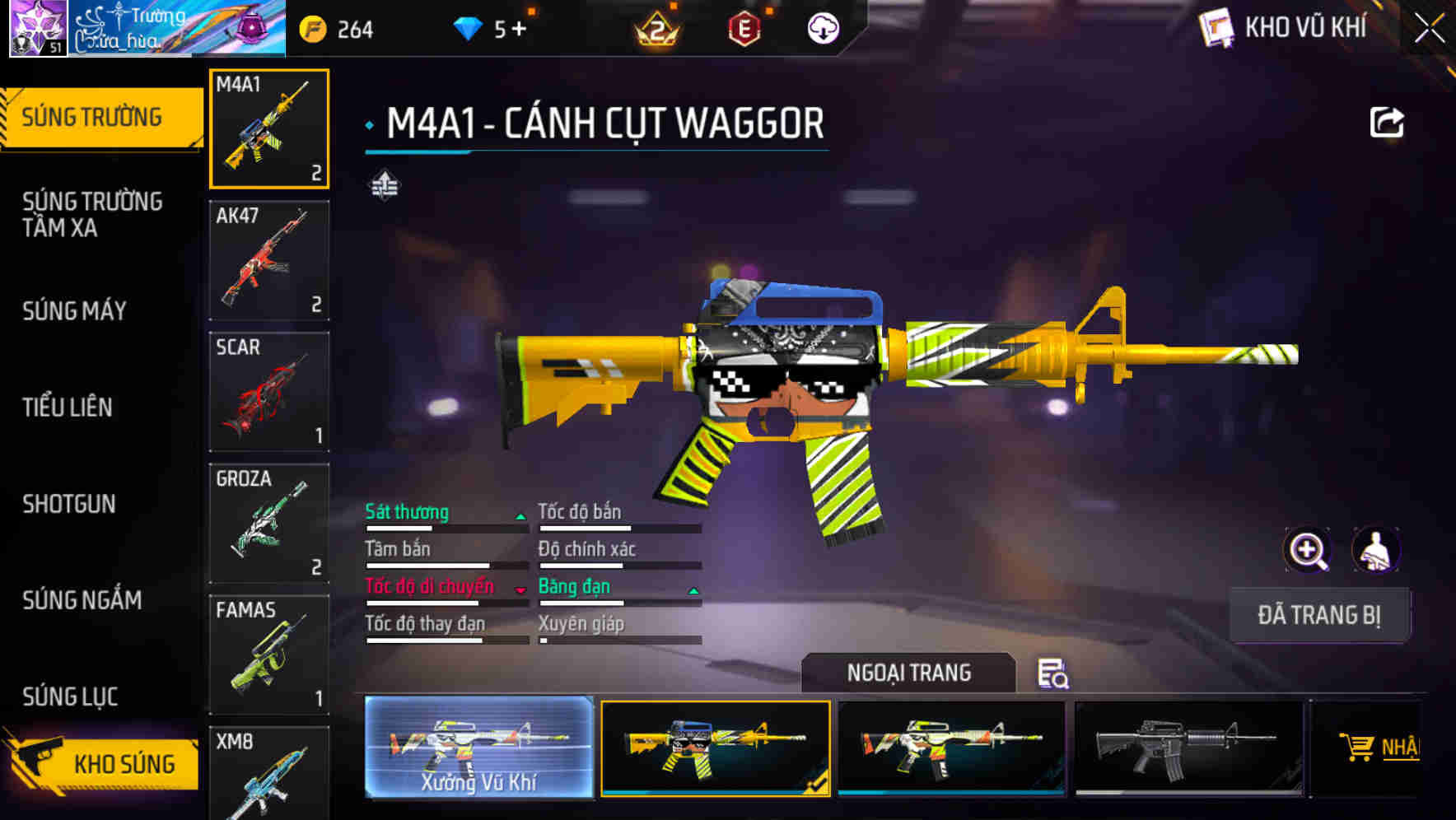Select the FAMAS weapon tile
Viewport: 1456px width, 820px height.
tap(269, 655)
